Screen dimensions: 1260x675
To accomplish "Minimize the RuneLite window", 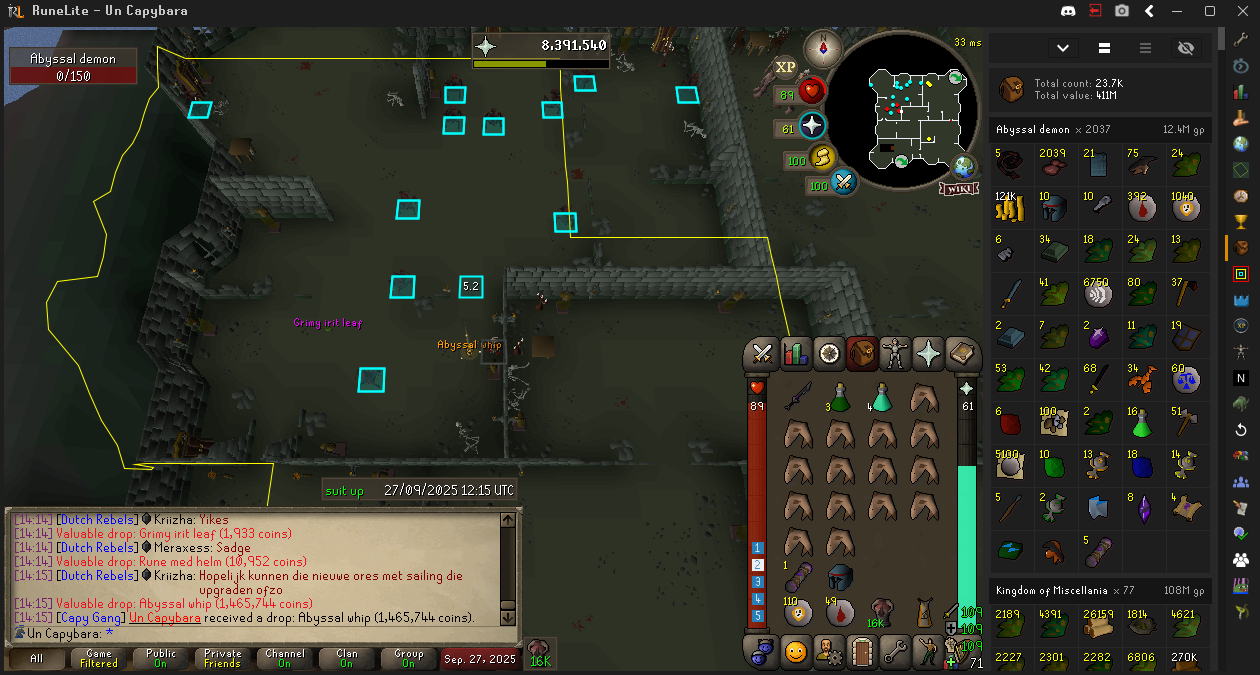I will (1180, 11).
